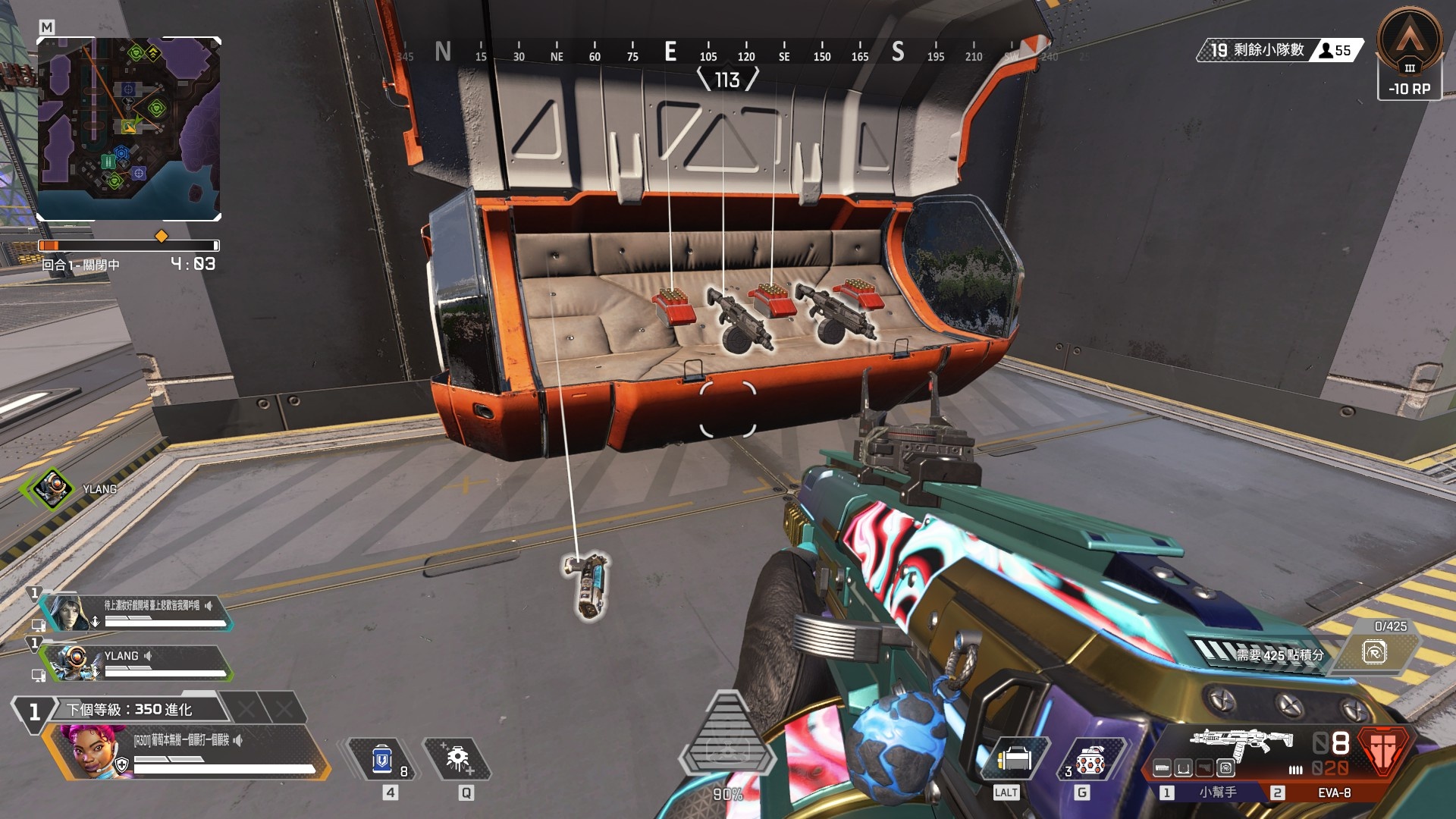Switch to the EVA-8 weapon tab
1456x819 pixels.
coord(1333,792)
